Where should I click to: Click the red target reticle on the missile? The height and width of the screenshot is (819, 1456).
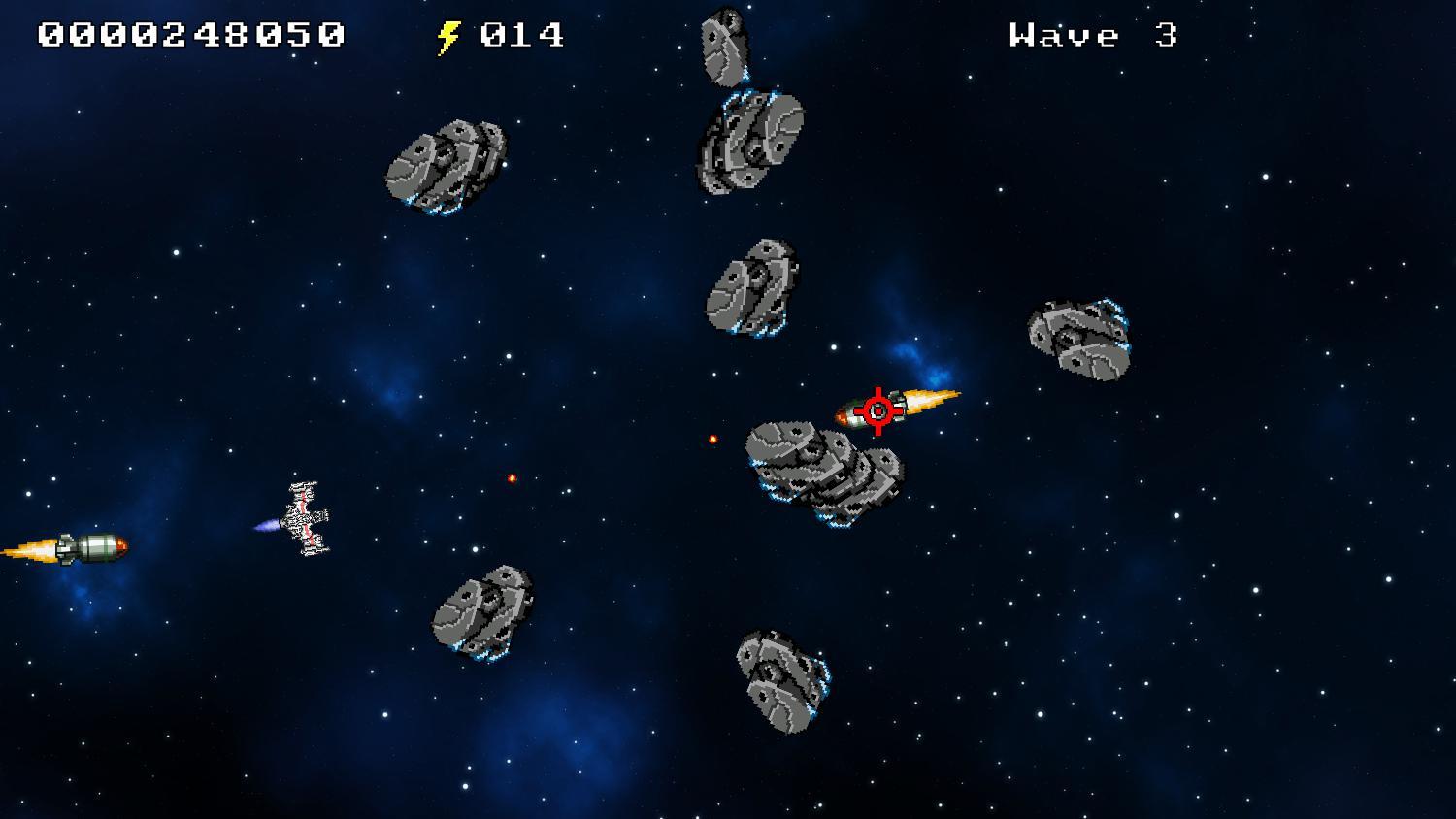[x=877, y=409]
